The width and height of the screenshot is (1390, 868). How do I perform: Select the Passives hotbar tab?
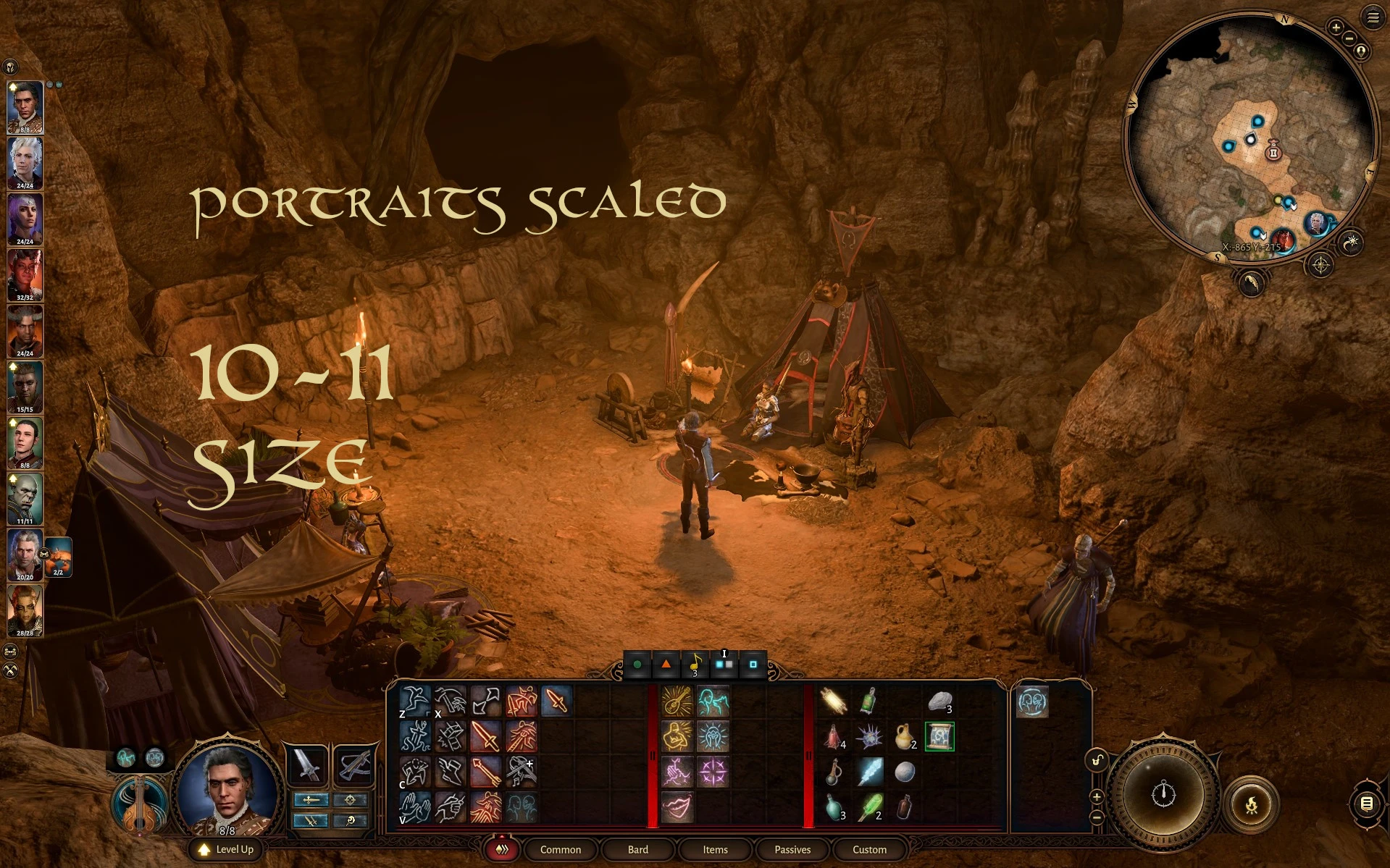(x=792, y=849)
